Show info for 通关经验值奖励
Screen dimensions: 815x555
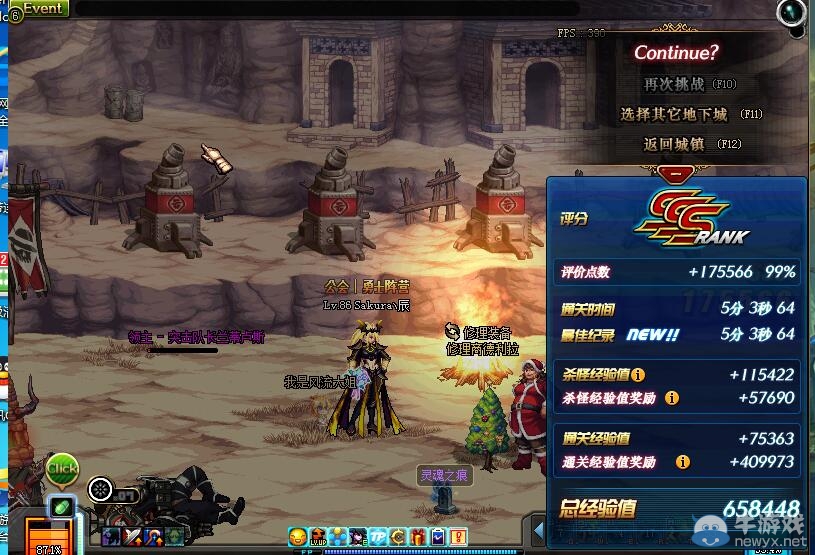point(683,462)
